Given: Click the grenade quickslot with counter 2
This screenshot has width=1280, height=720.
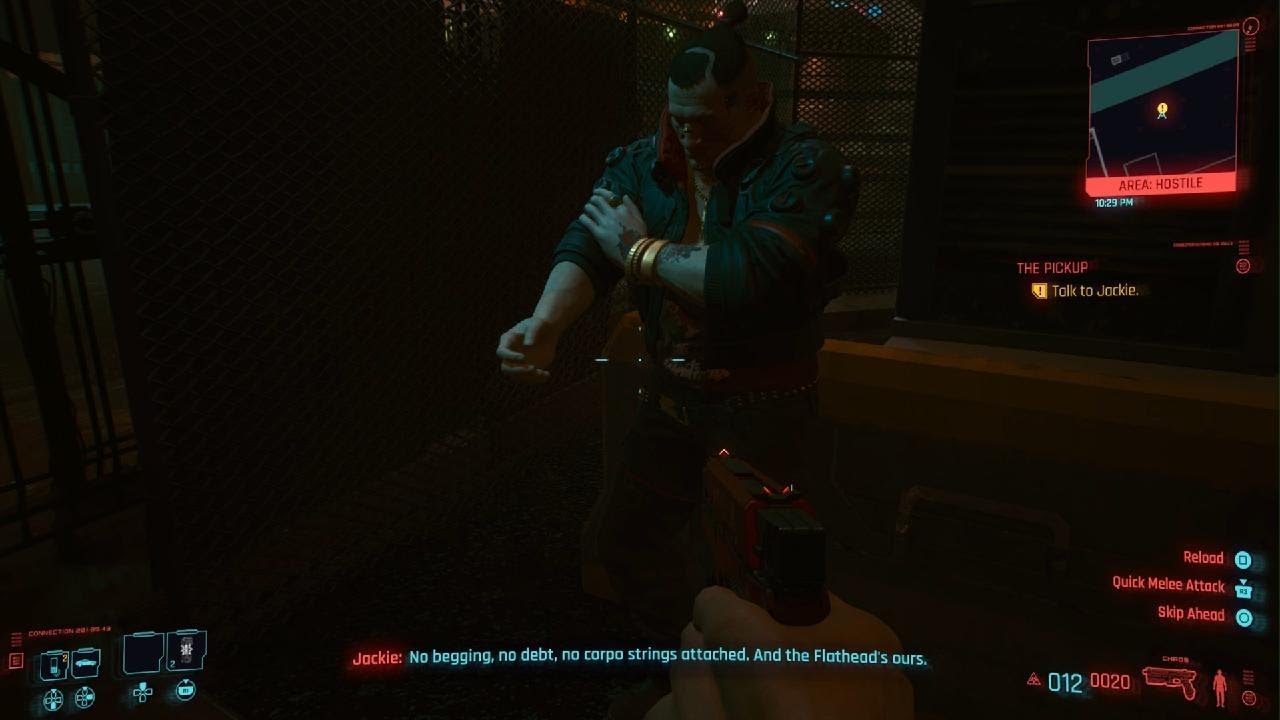Looking at the screenshot, I should pos(186,651).
